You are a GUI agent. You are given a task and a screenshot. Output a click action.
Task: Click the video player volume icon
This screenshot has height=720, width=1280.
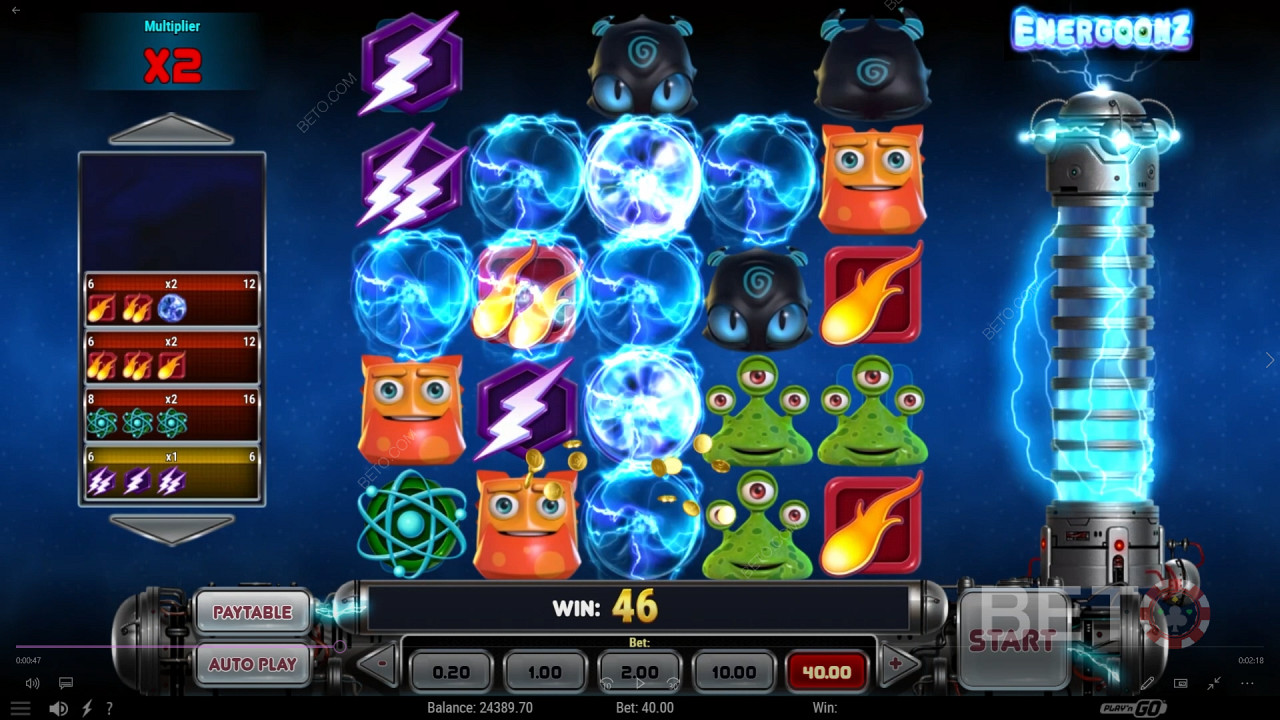[x=32, y=684]
